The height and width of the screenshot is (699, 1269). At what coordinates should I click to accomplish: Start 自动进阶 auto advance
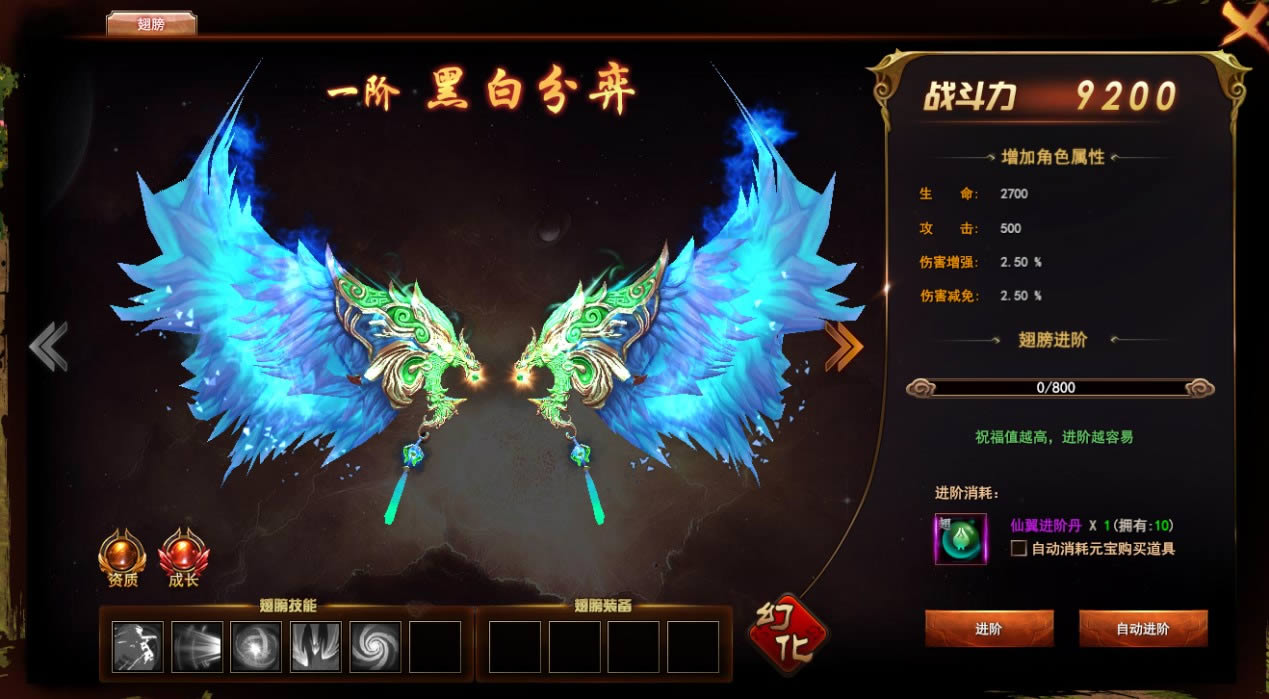(1142, 629)
